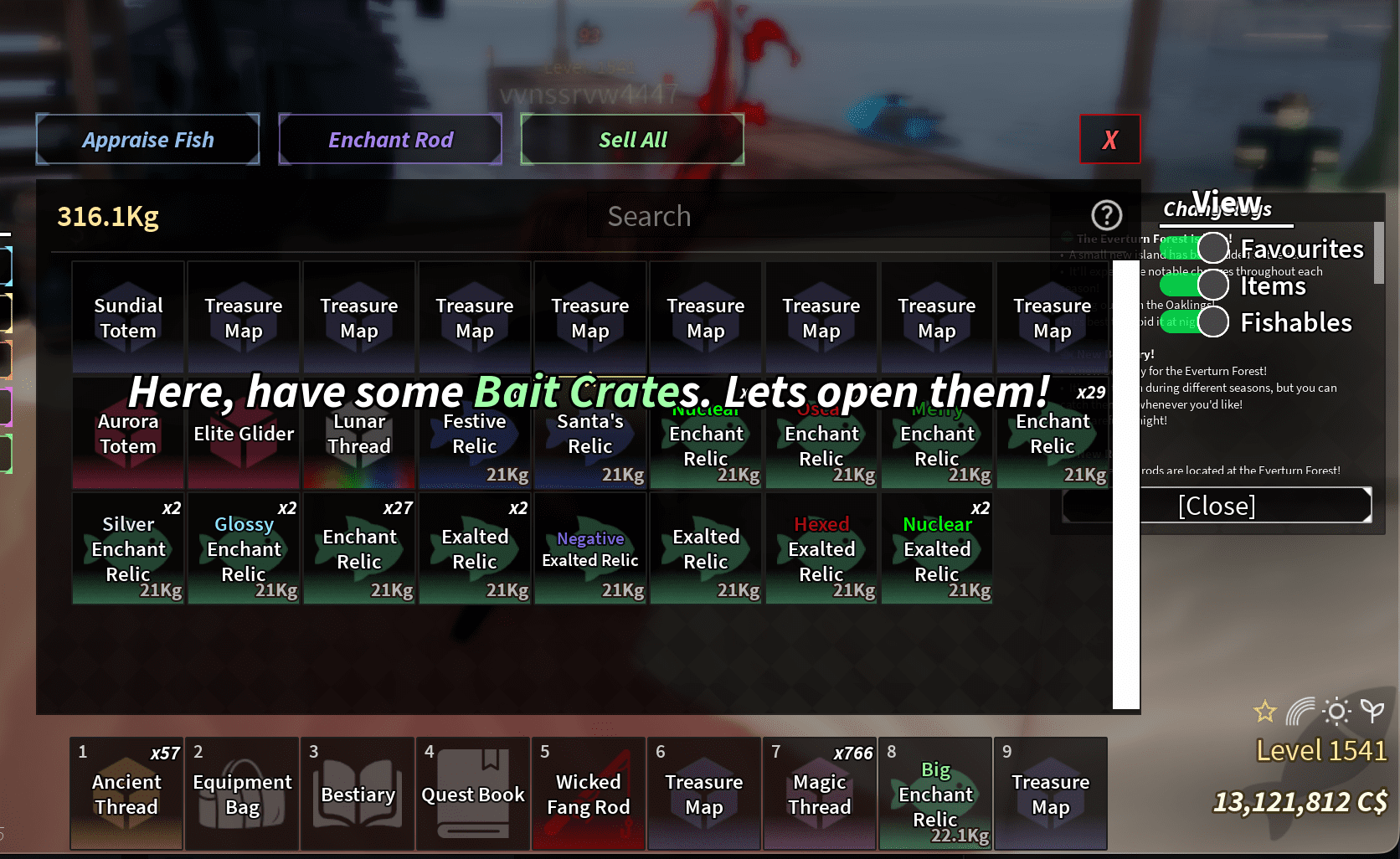Select the Wicked Fang Rod in hotbar slot 5
The width and height of the screenshot is (1400, 859).
(588, 794)
